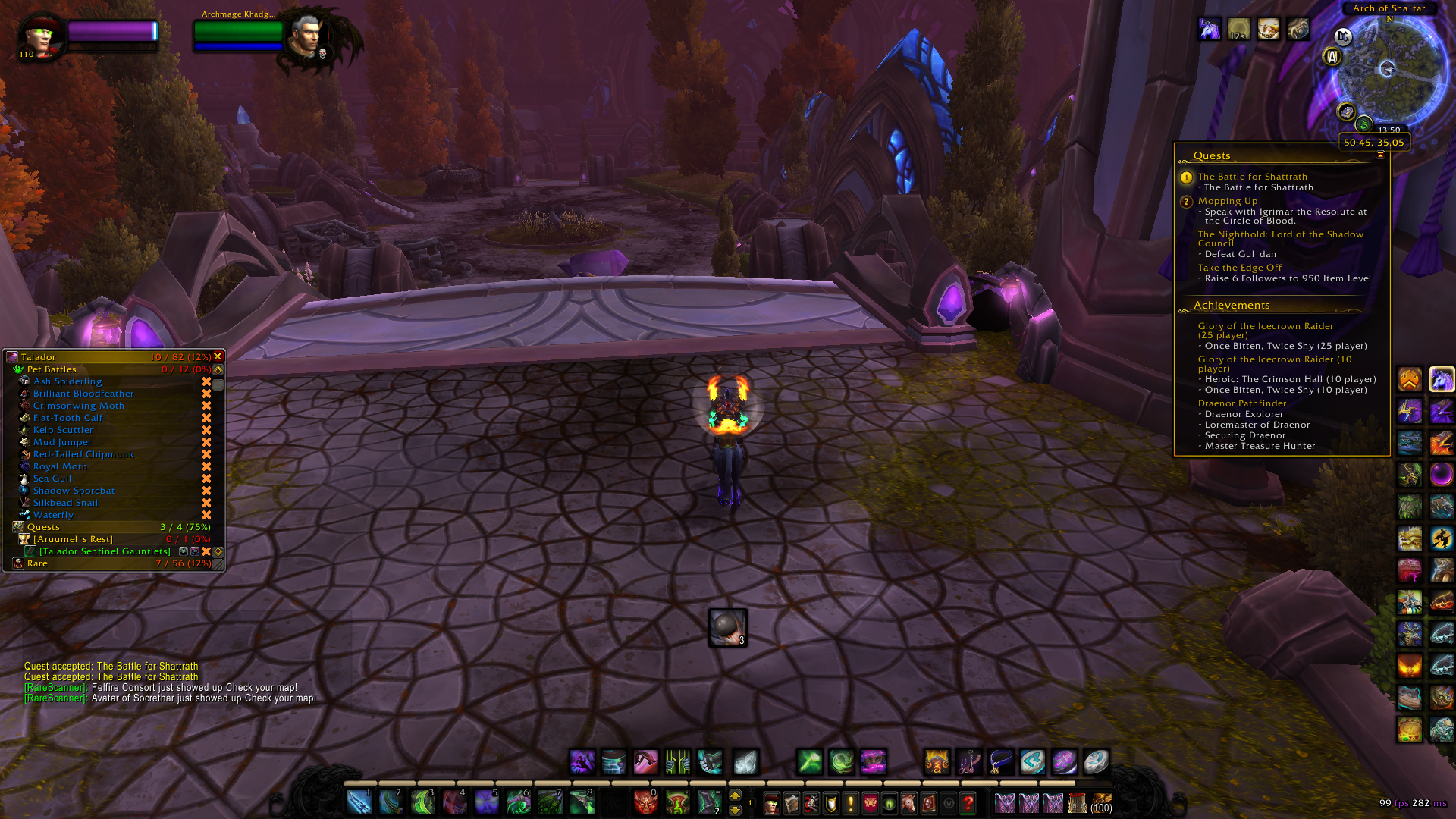Click the player character portrait

pyautogui.click(x=40, y=36)
